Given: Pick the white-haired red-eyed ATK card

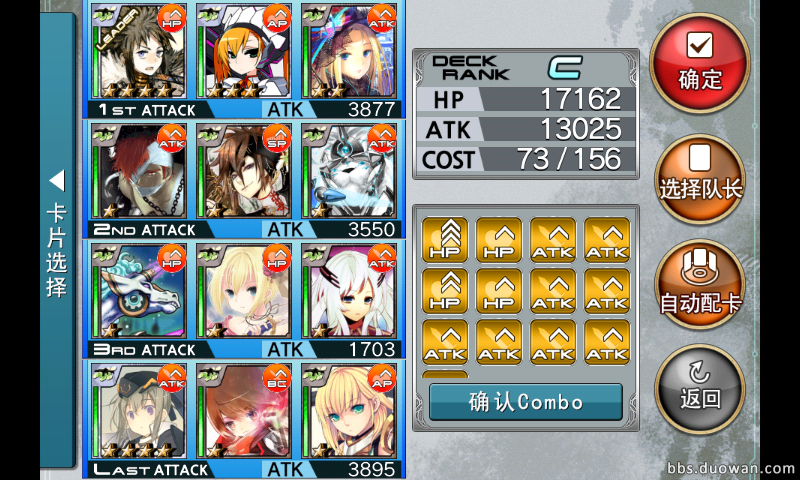Looking at the screenshot, I should coord(348,290).
